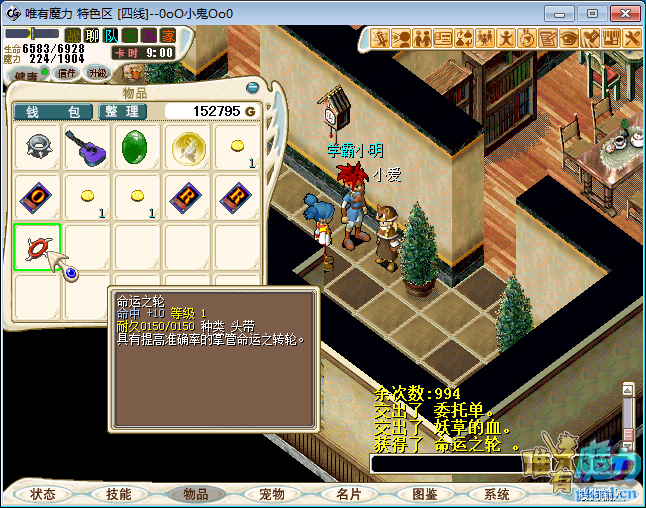Select the green emerald gem slot
Screen dimensions: 646x508
coord(137,148)
